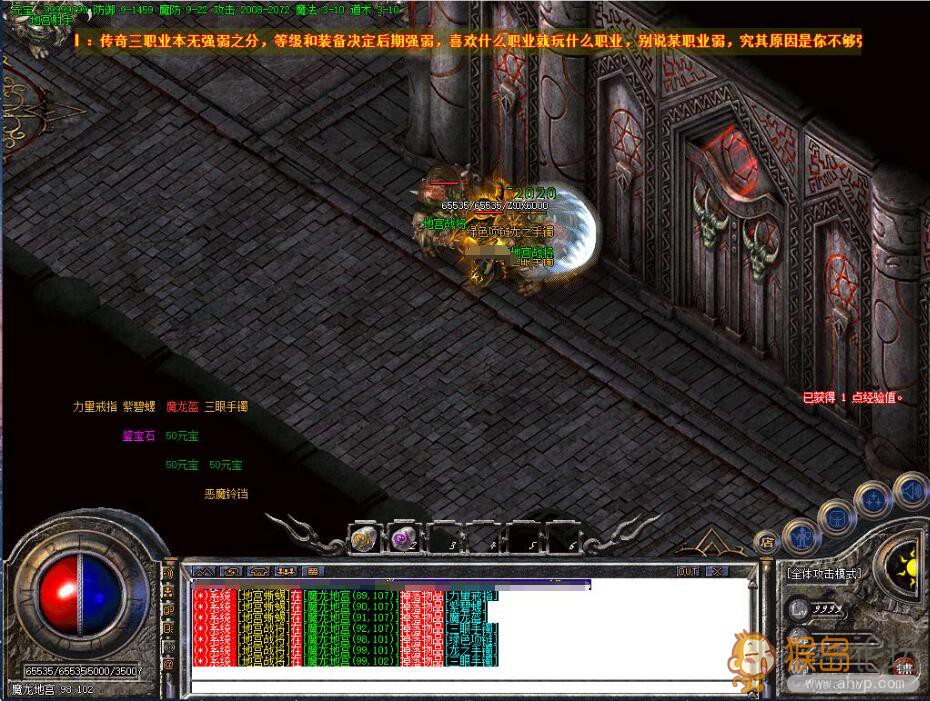Click the OUT button on chat panel
Viewport: 930px width, 701px height.
pyautogui.click(x=687, y=571)
